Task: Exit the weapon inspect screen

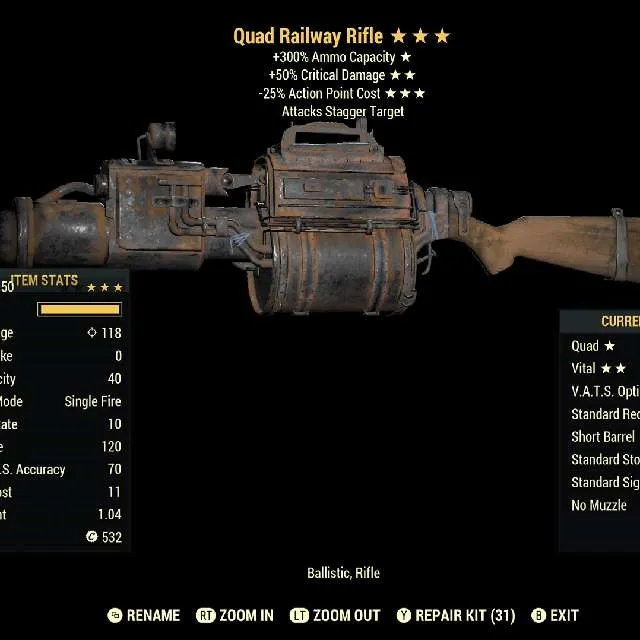Action: coord(554,616)
